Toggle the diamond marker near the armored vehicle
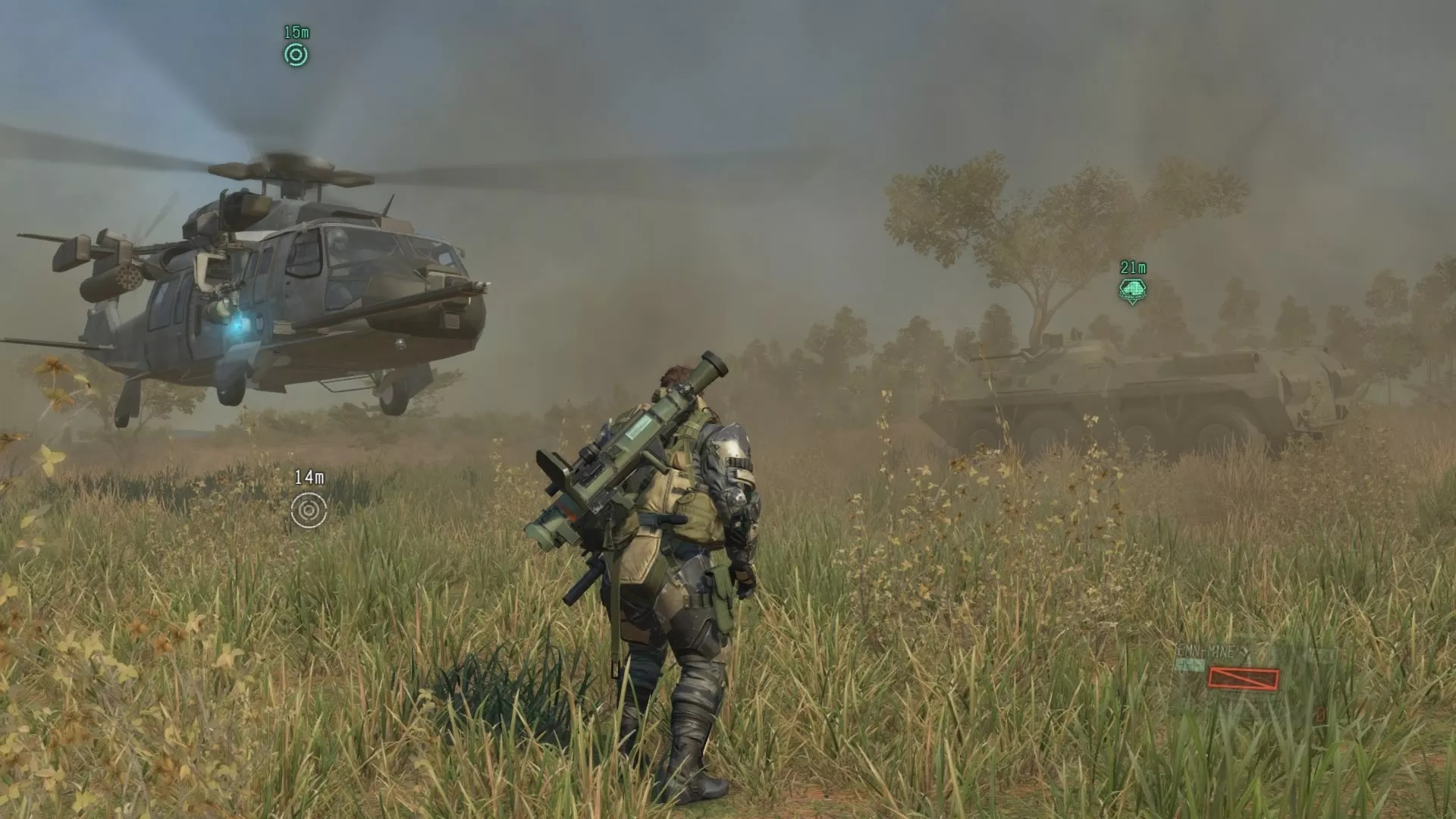 tap(1133, 290)
